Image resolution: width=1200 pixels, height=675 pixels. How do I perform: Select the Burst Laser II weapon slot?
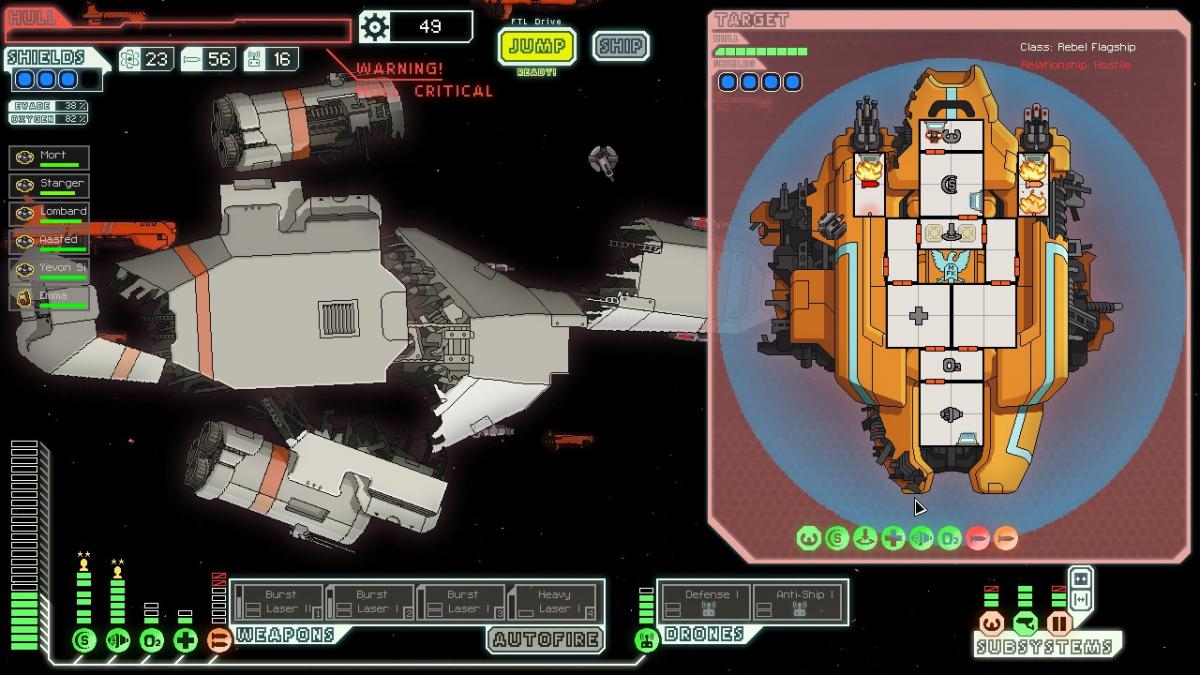(277, 602)
